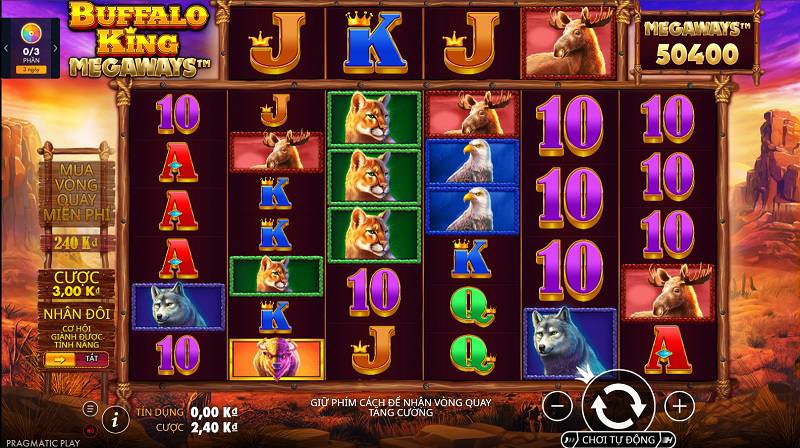Open the color wheel promotion widget
800x448 pixels.
coord(29,35)
